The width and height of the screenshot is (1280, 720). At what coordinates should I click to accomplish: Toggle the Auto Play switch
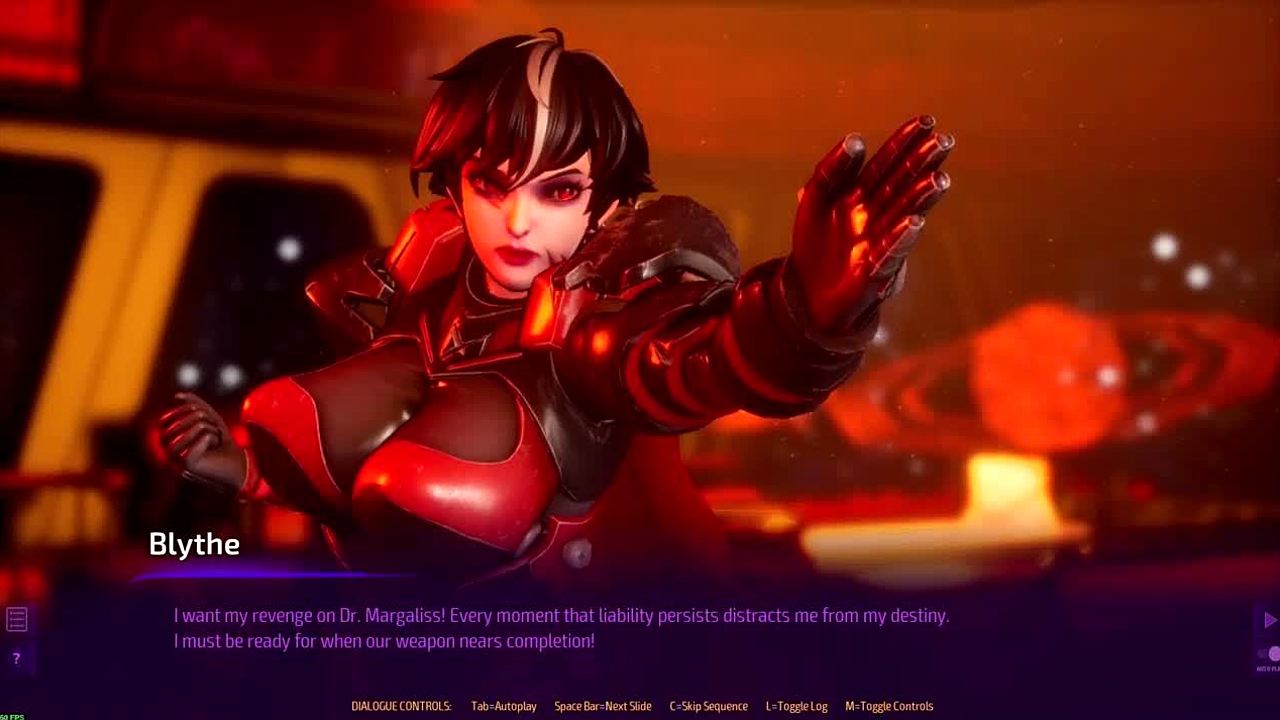point(1270,654)
